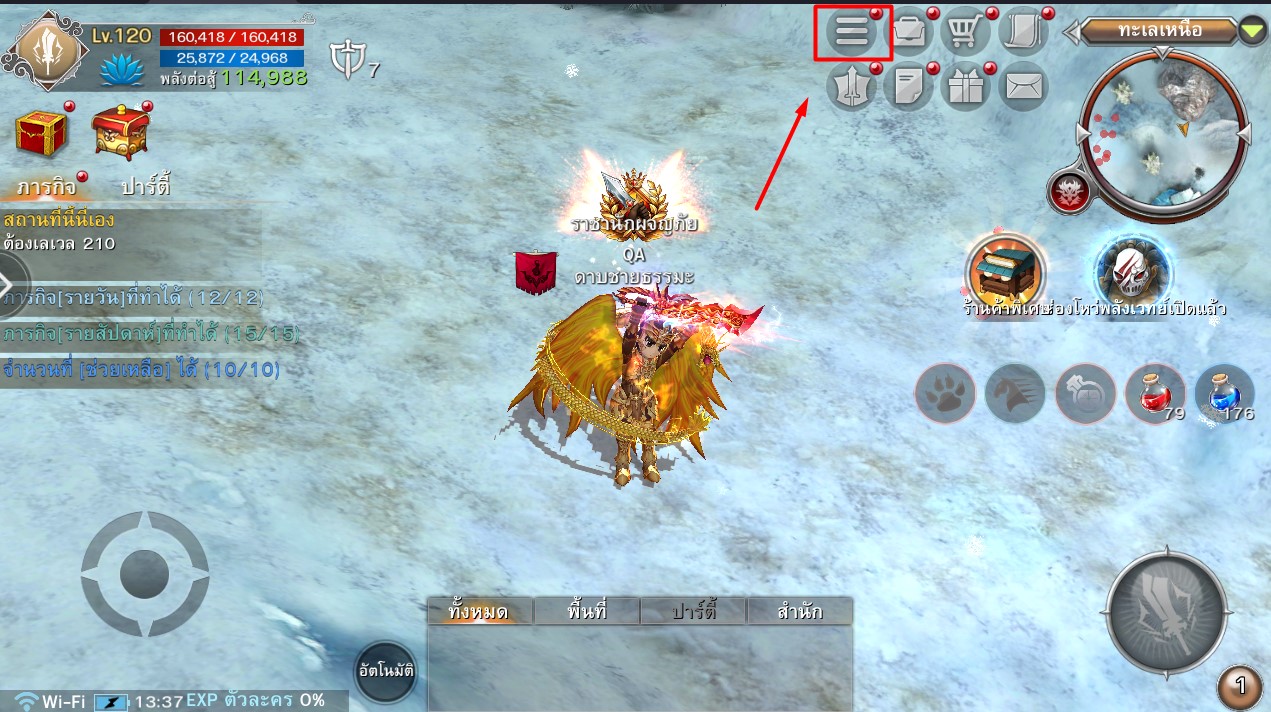
Task: Open the special shop stall icon
Action: [x=1005, y=271]
